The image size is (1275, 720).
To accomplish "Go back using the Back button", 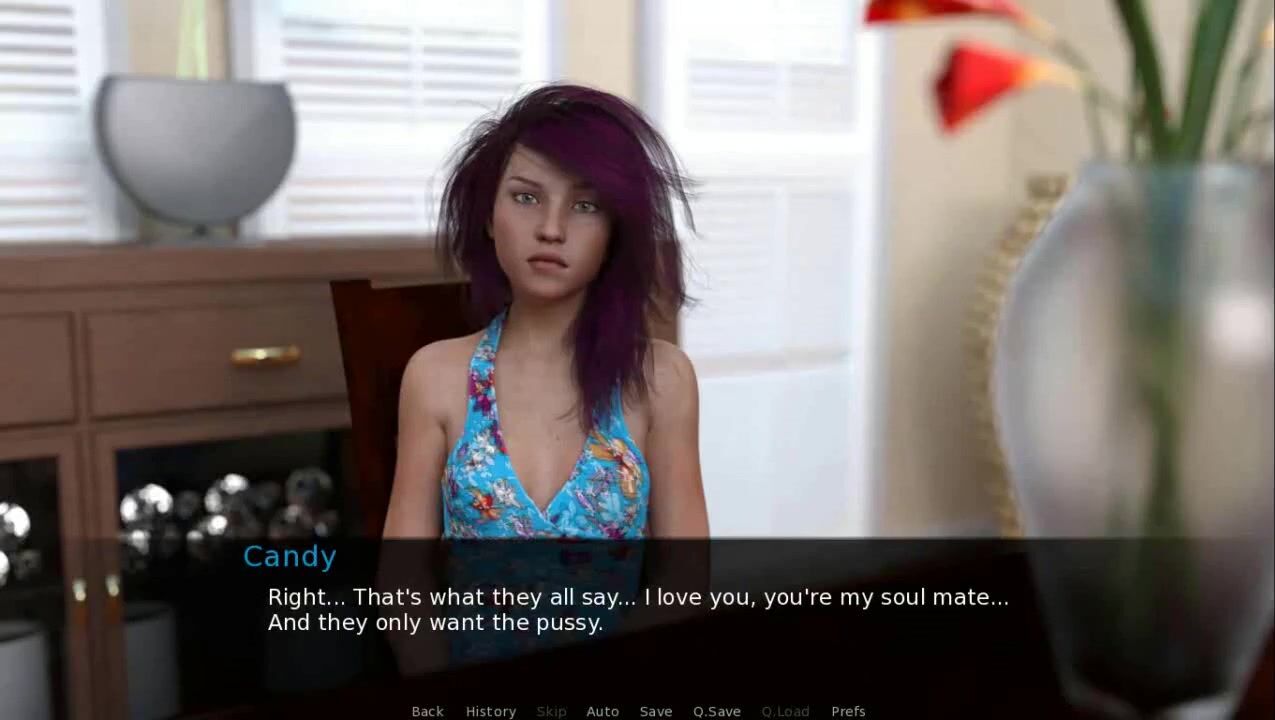I will click(427, 711).
